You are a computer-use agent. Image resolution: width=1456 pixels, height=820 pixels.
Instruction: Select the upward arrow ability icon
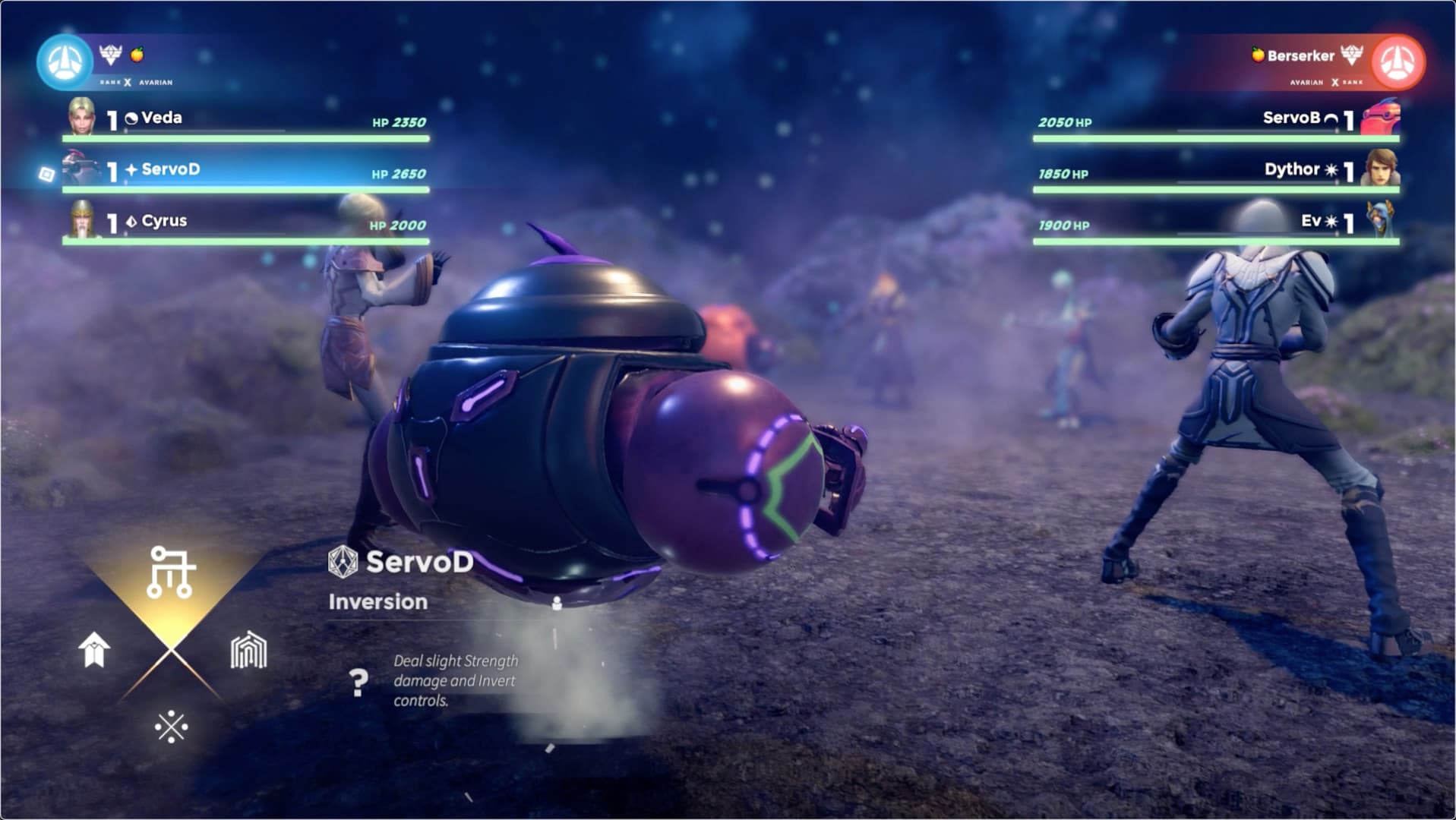94,650
